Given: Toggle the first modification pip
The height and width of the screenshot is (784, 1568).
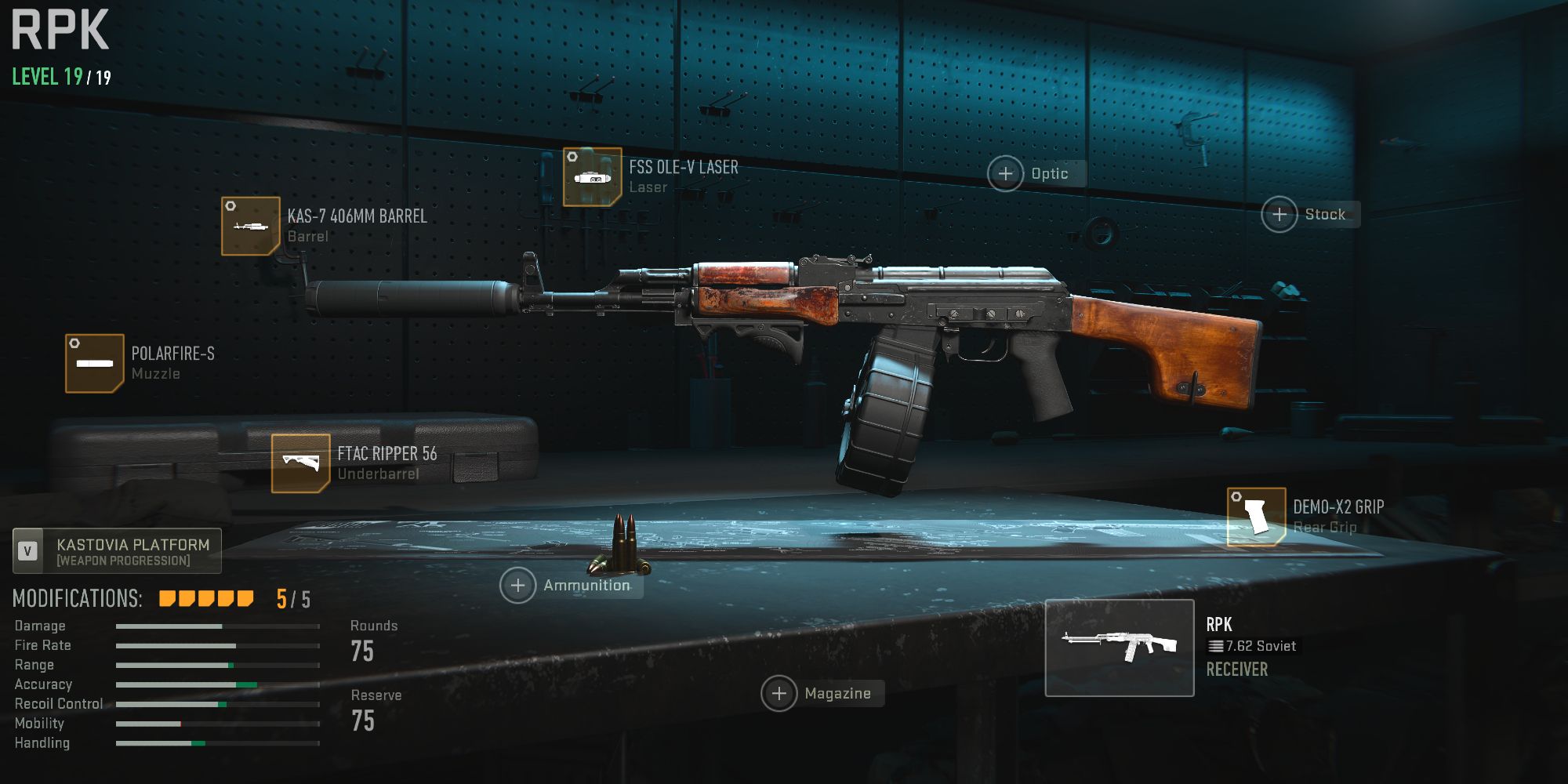Looking at the screenshot, I should pyautogui.click(x=165, y=597).
